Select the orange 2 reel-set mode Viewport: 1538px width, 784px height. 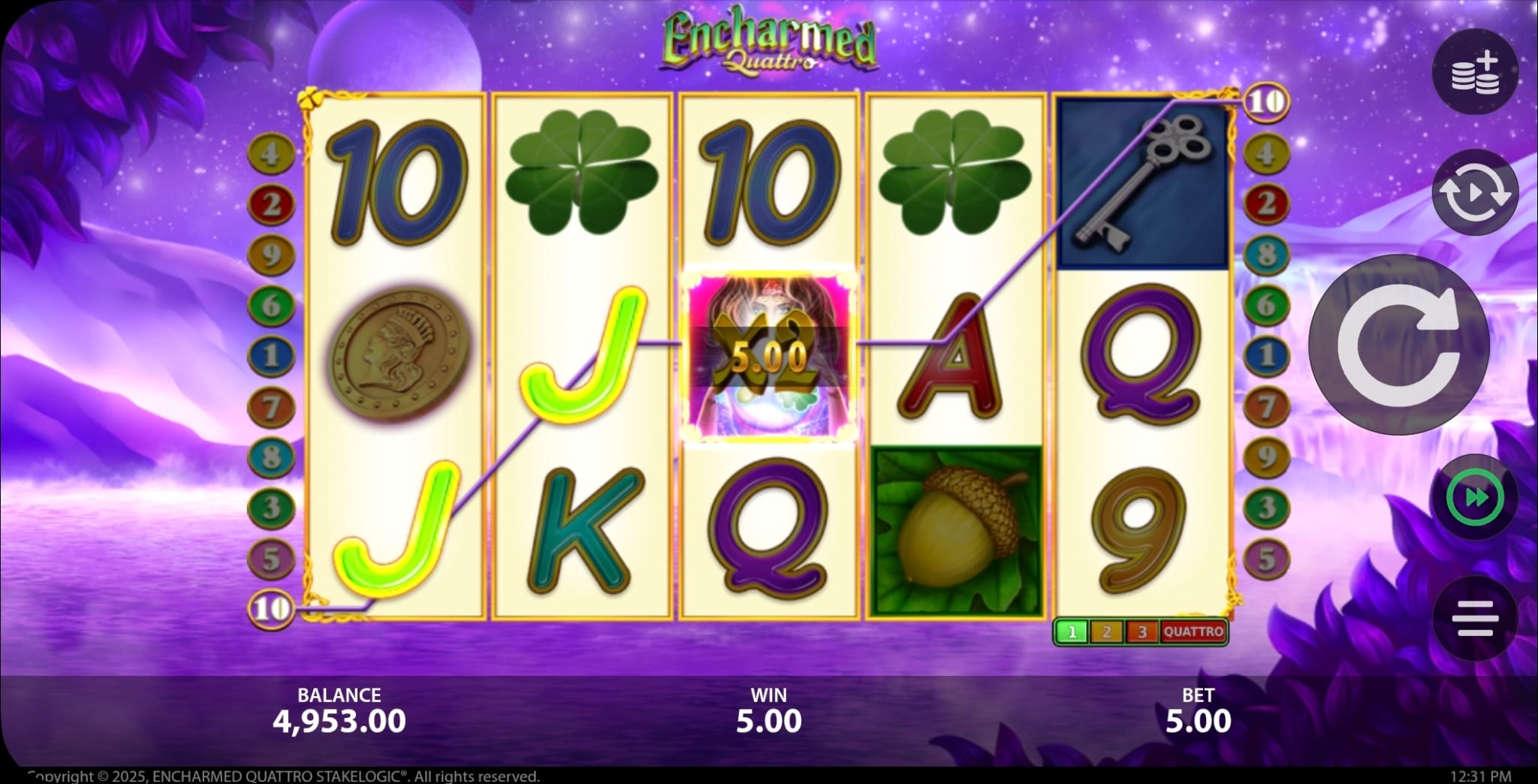(1107, 632)
